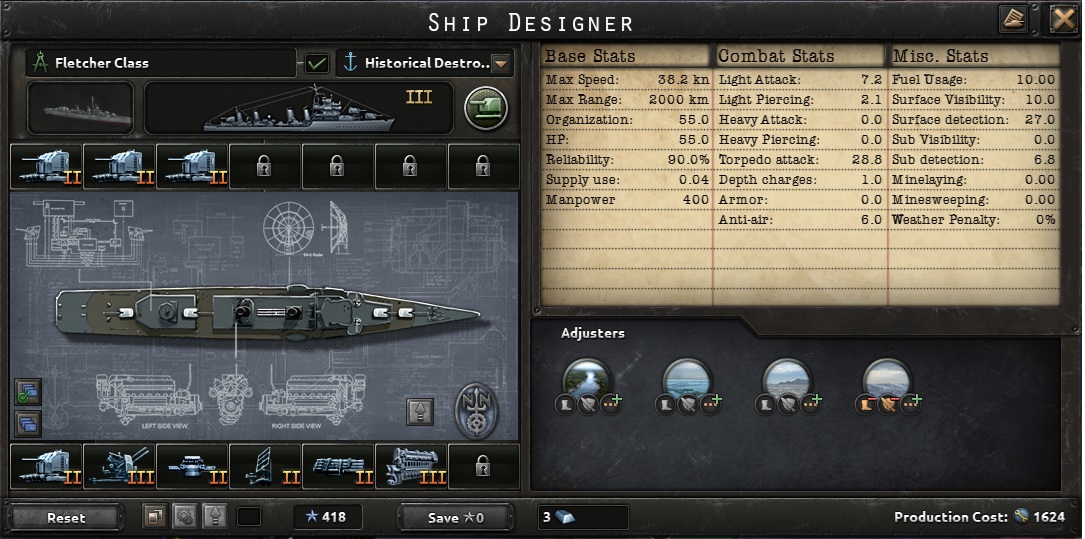Select the ship hull silhouette marked III
This screenshot has width=1085, height=539.
click(x=298, y=108)
